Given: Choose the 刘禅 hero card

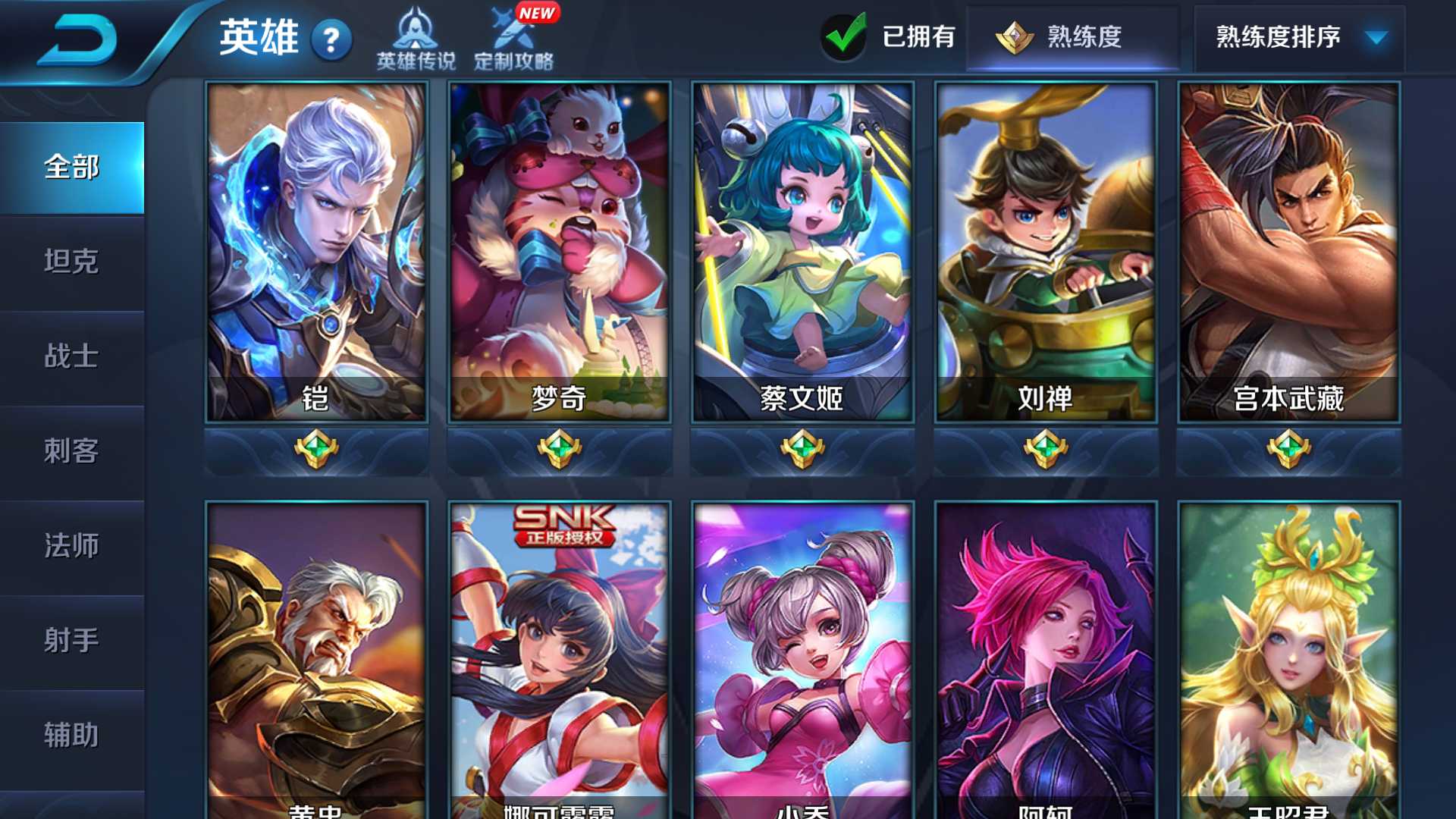Looking at the screenshot, I should point(1046,252).
